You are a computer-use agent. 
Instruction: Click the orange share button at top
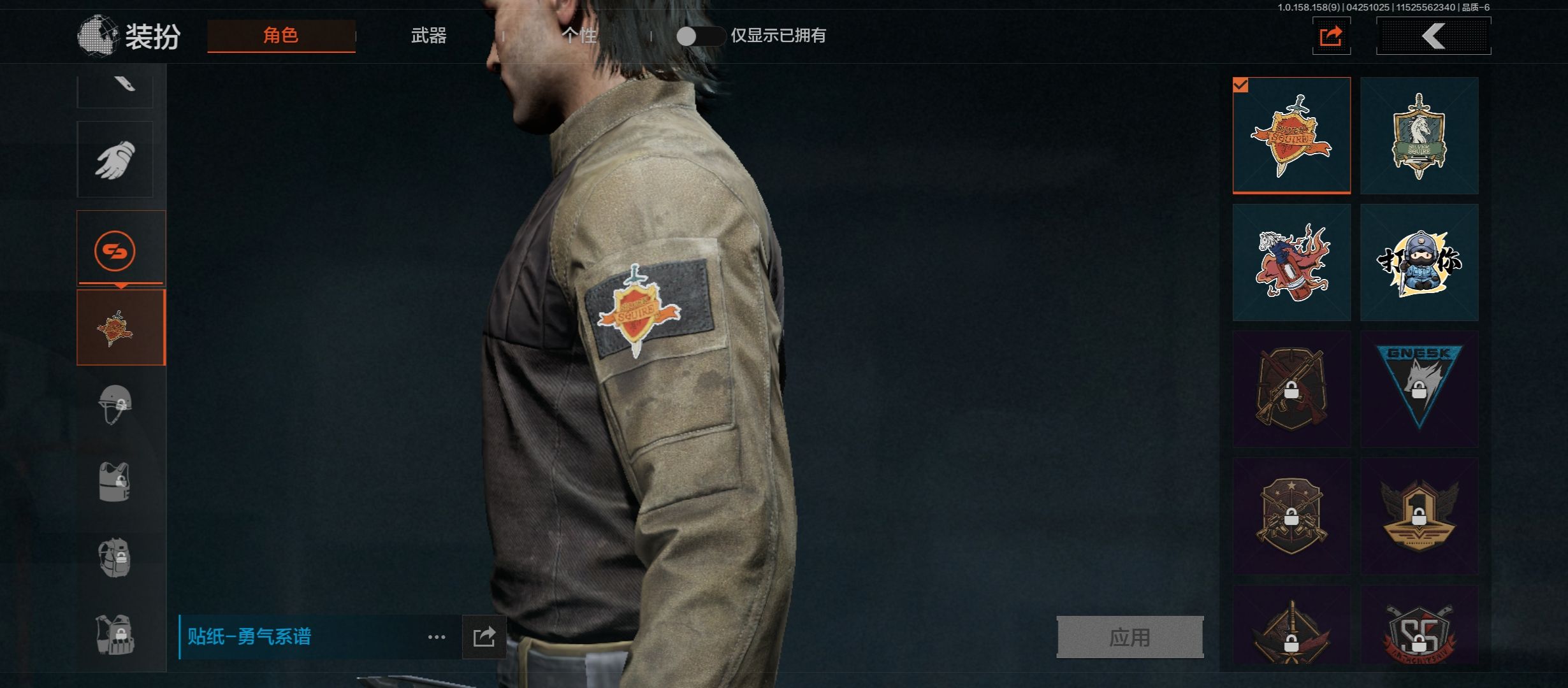[1331, 36]
